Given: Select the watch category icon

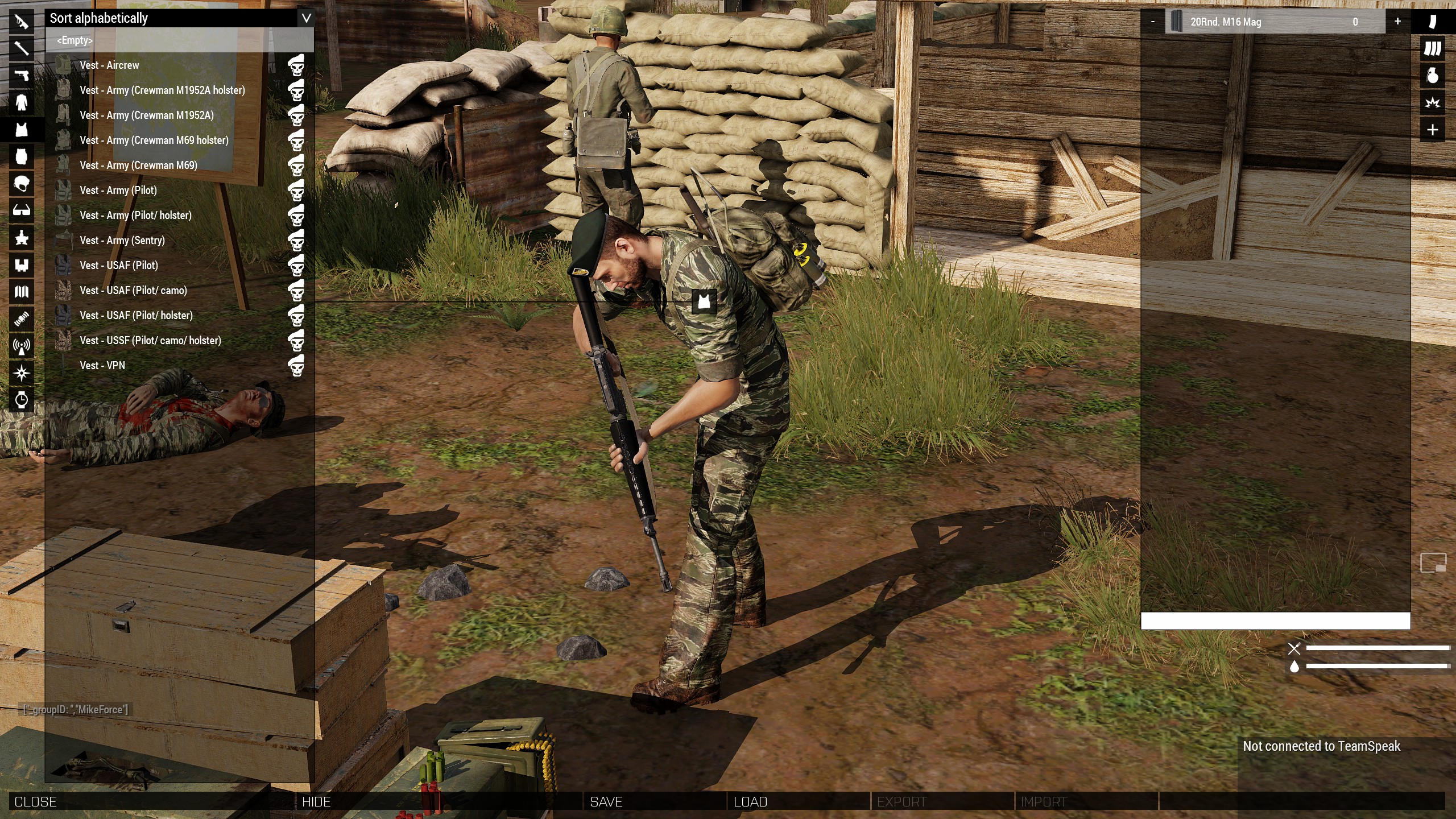Looking at the screenshot, I should click(22, 399).
